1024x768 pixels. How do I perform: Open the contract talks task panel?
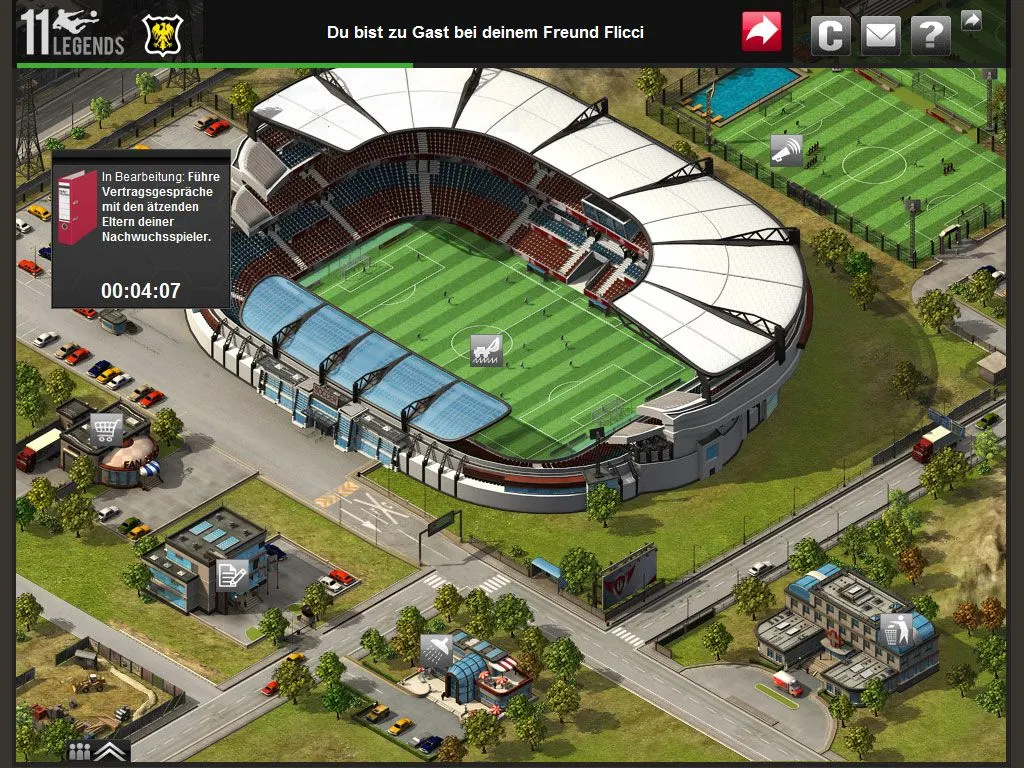point(141,229)
